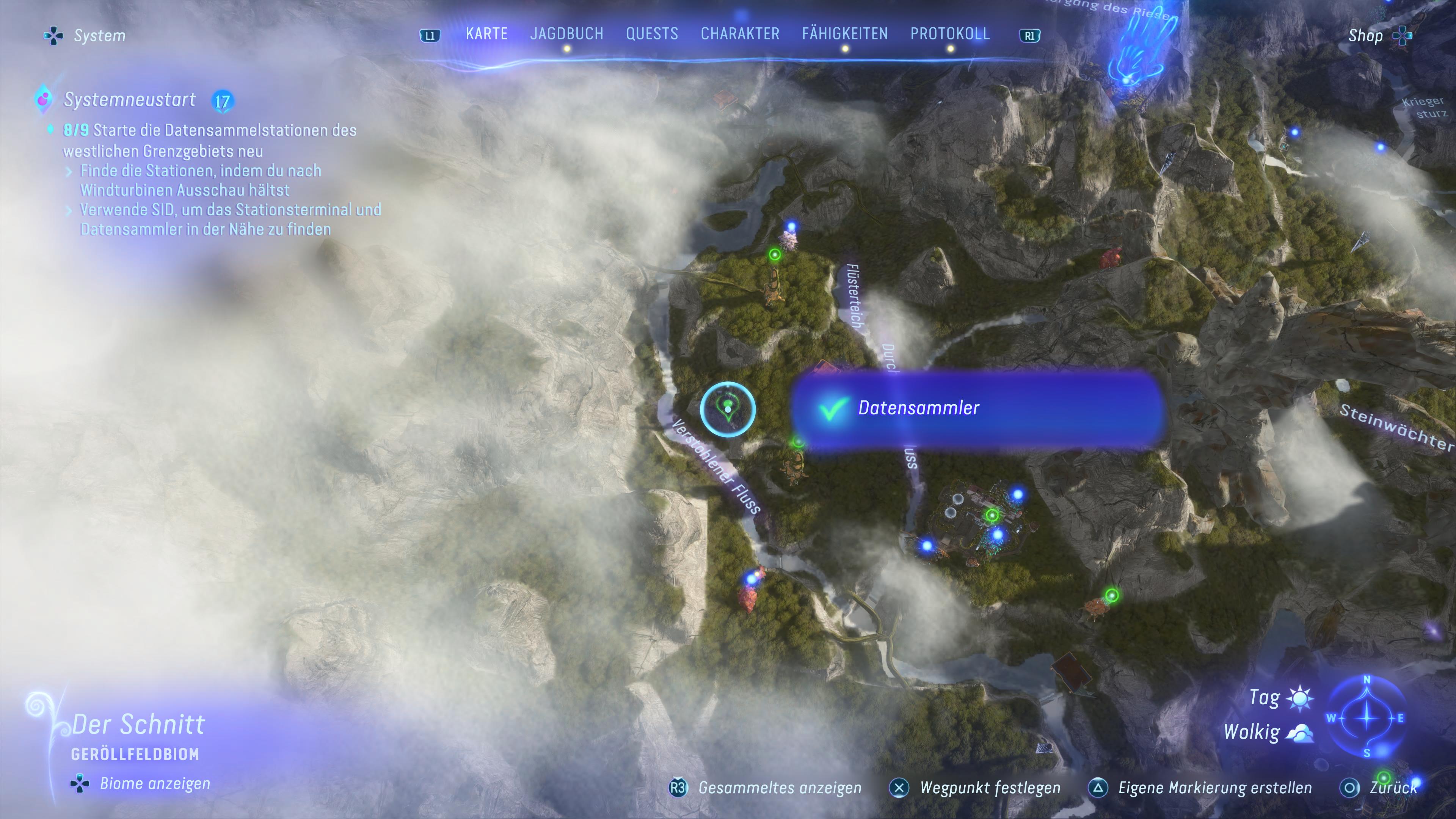Open the JAGDBUCH tab
This screenshot has height=819, width=1456.
click(x=566, y=34)
